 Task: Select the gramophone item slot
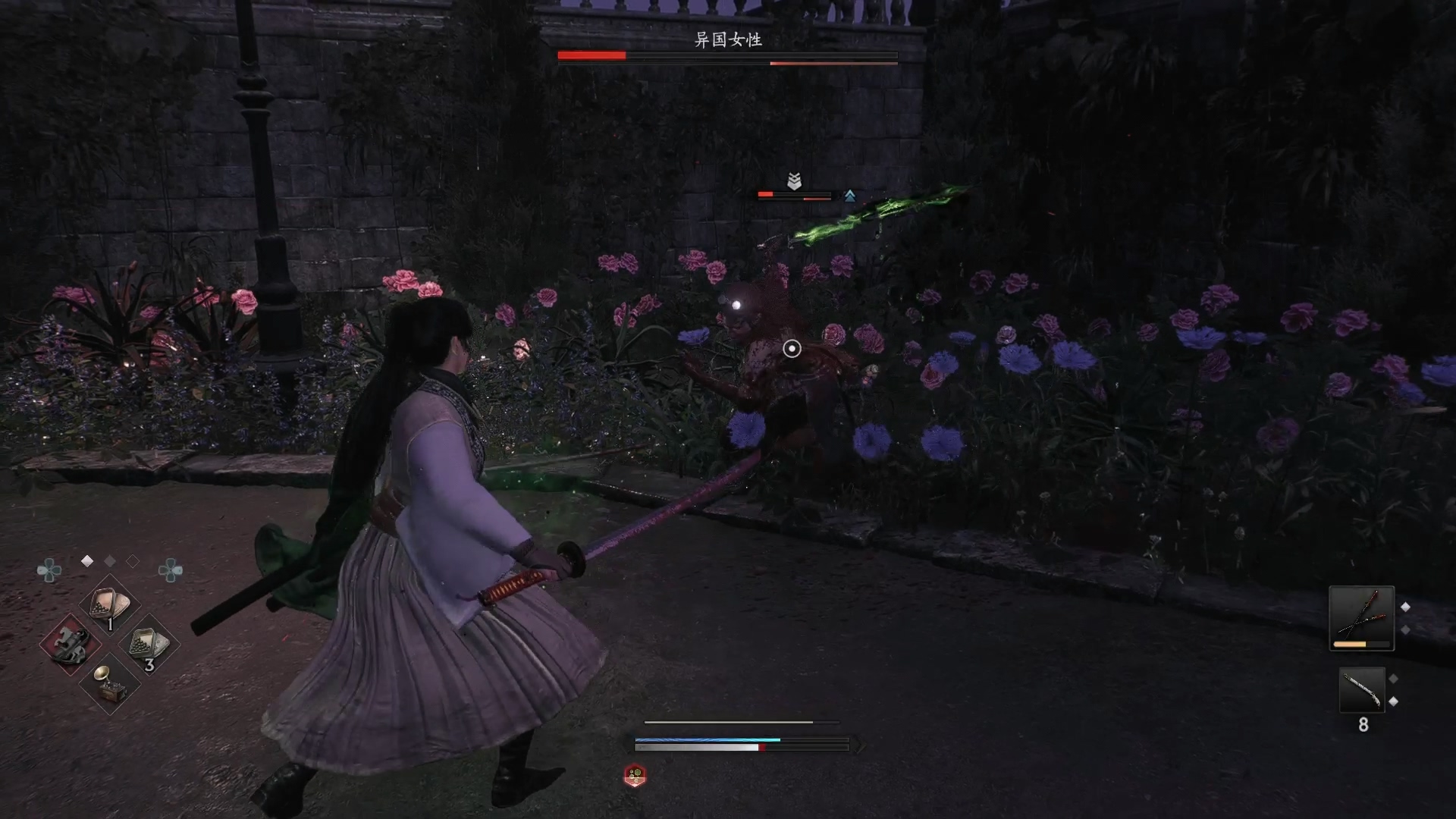point(109,683)
